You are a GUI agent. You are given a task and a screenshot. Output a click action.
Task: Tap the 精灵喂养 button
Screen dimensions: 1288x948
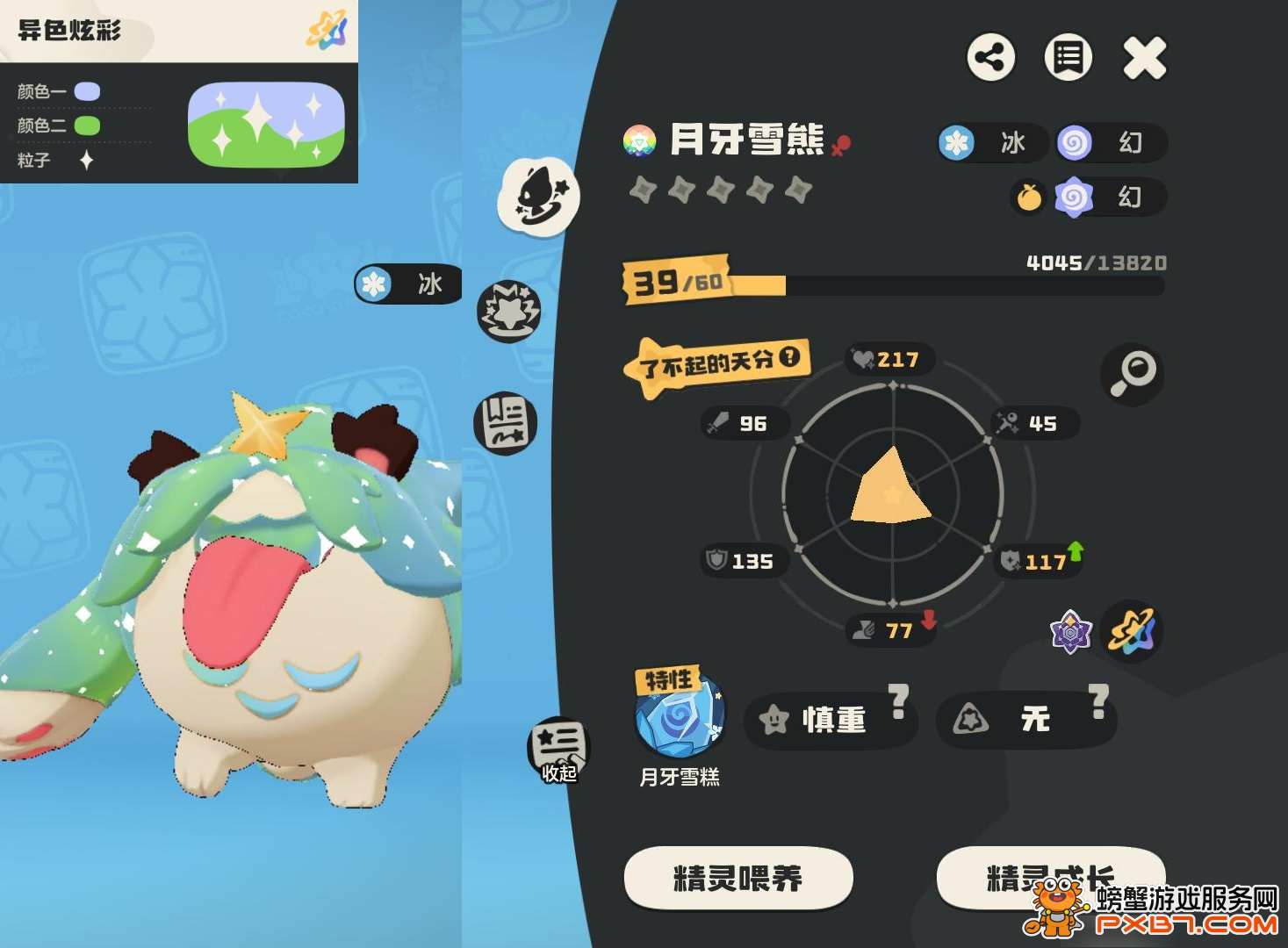[738, 877]
